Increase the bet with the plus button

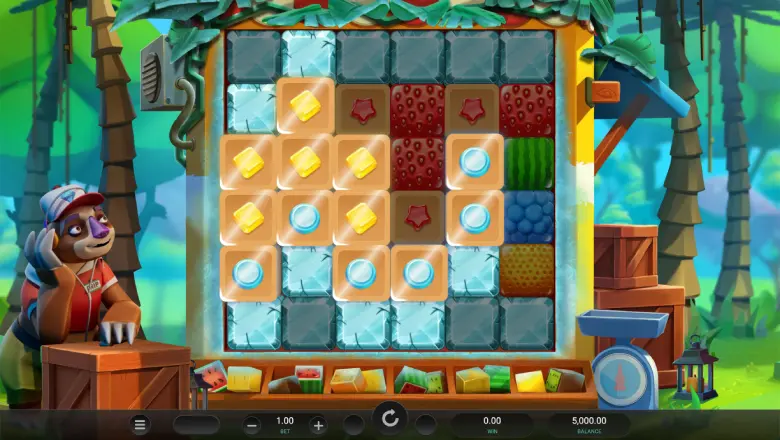317,424
